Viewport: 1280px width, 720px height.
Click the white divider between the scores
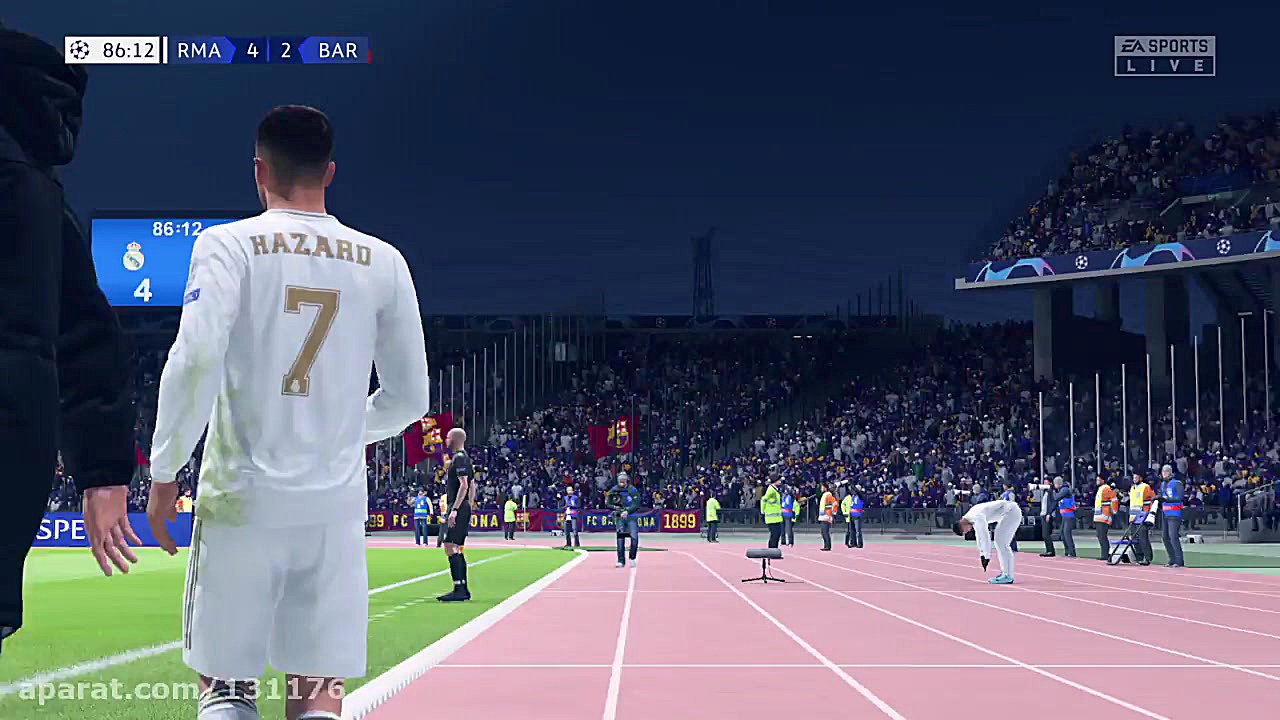pyautogui.click(x=268, y=50)
